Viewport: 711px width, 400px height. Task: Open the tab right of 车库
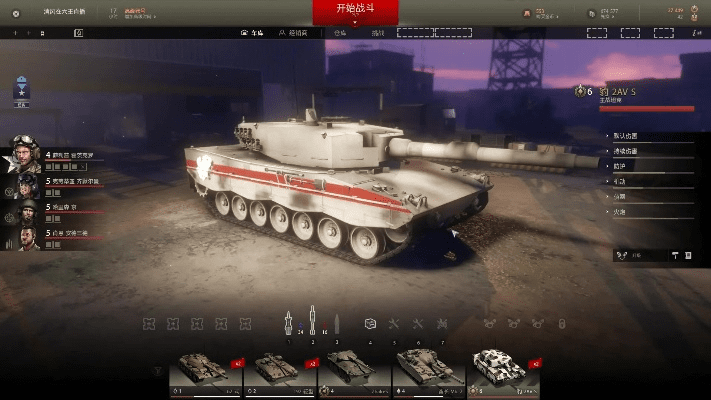click(x=292, y=33)
